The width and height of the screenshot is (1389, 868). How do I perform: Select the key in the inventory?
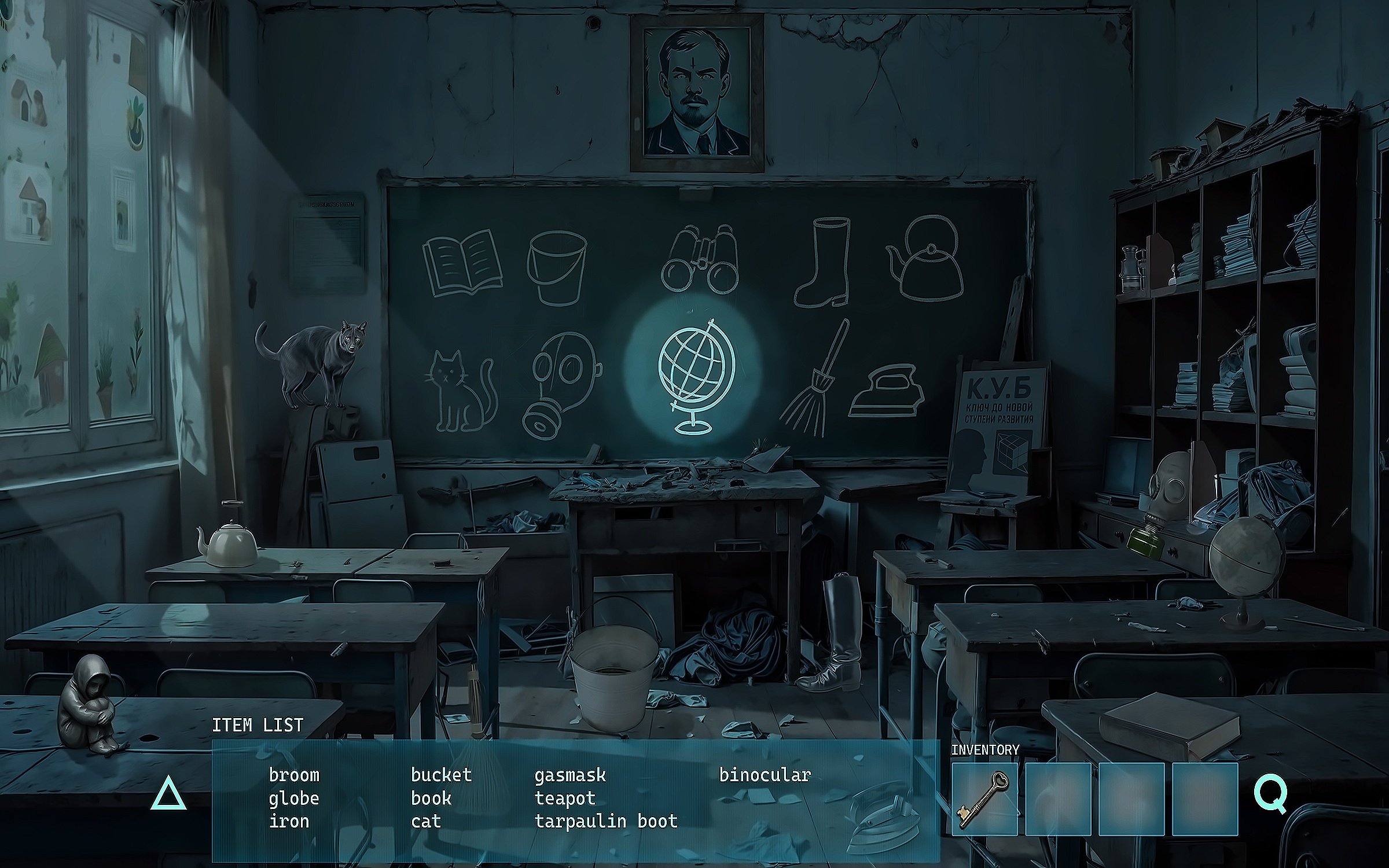(x=984, y=799)
